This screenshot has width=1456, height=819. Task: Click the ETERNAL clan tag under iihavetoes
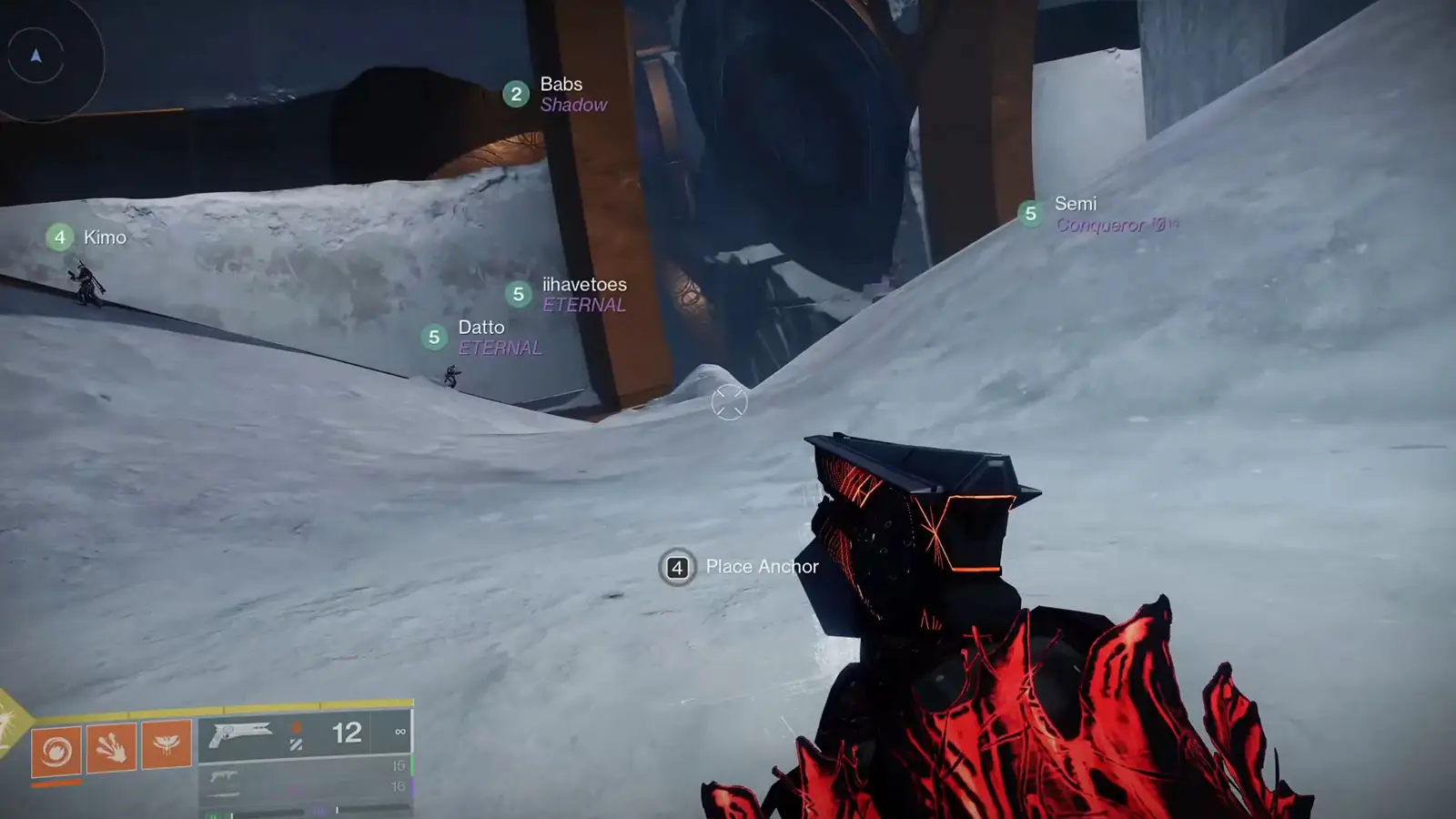pos(583,306)
